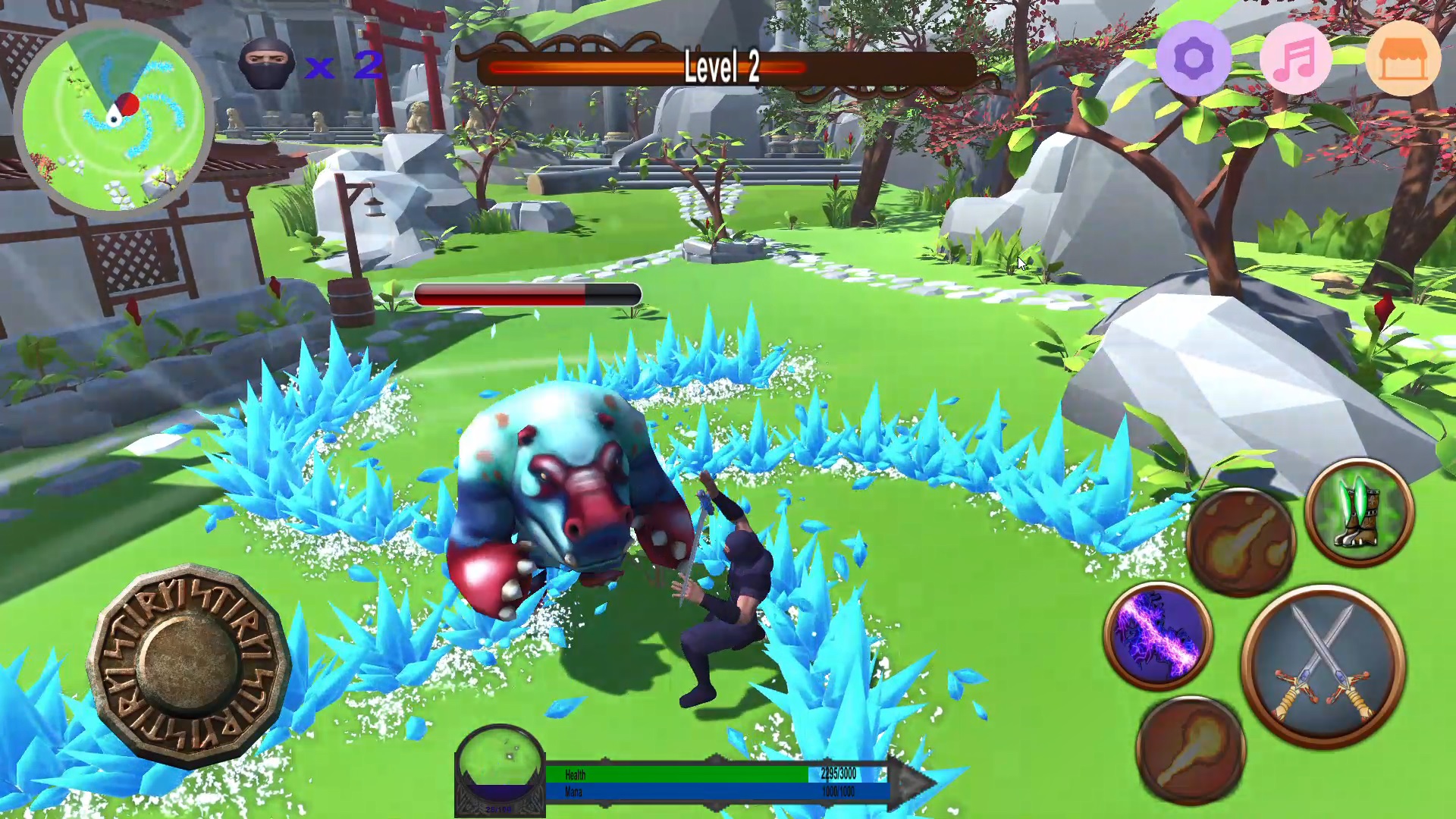Mute sound from the settings cog

(1193, 59)
